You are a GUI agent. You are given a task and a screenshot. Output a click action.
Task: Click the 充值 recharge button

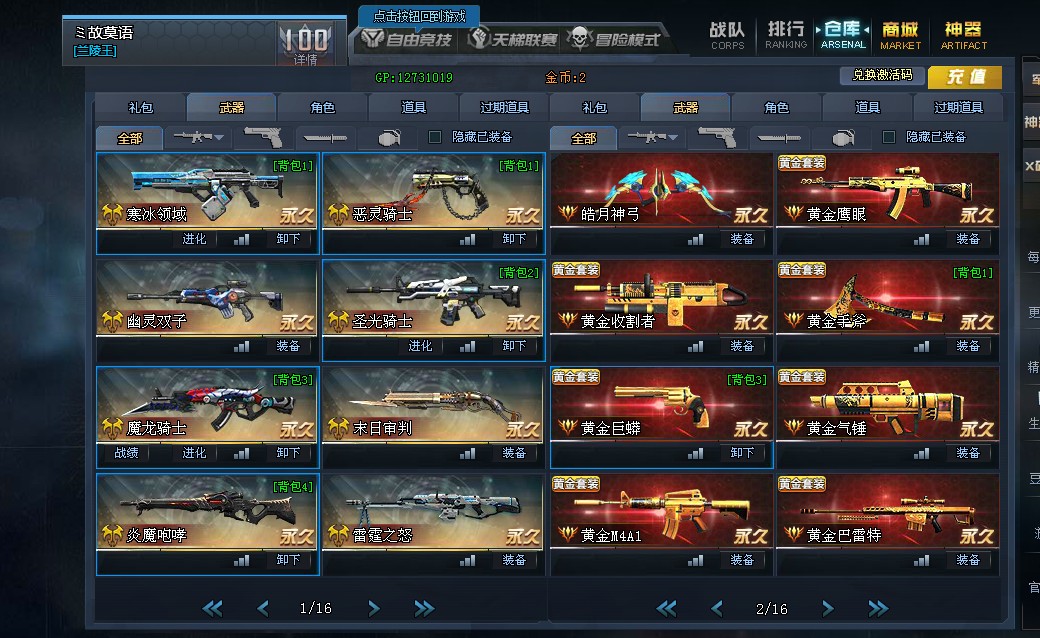pos(964,77)
